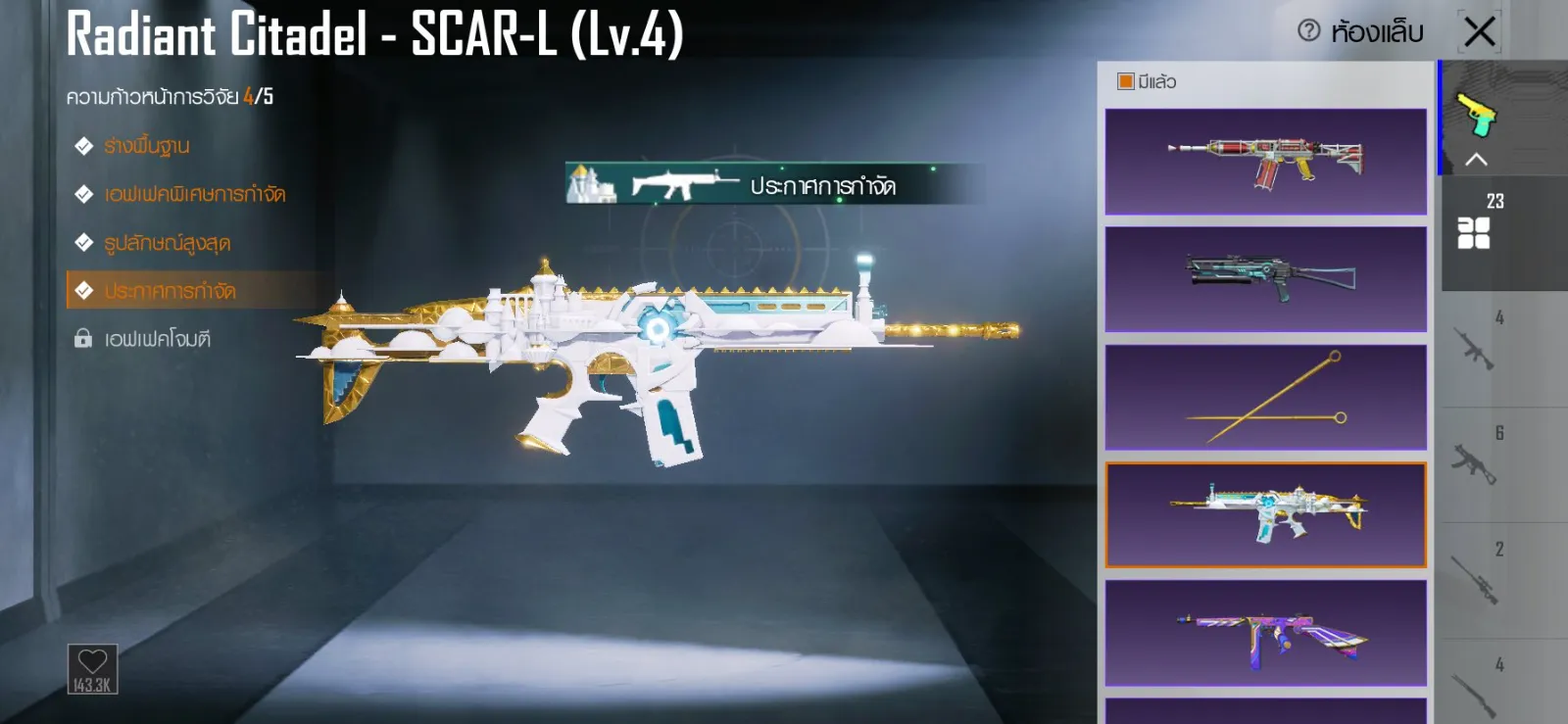Switch to the yellow-green pistol category tab
The height and width of the screenshot is (724, 1568).
[x=1477, y=113]
